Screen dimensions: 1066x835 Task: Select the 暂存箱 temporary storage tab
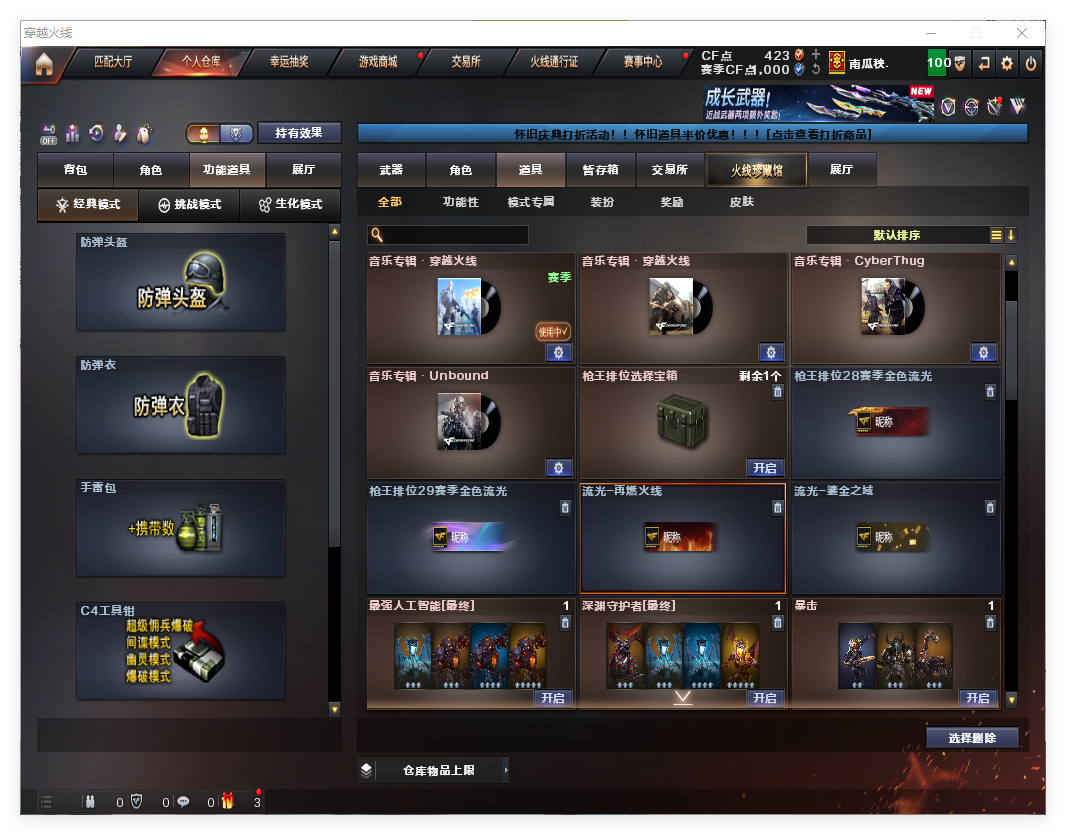coord(600,170)
